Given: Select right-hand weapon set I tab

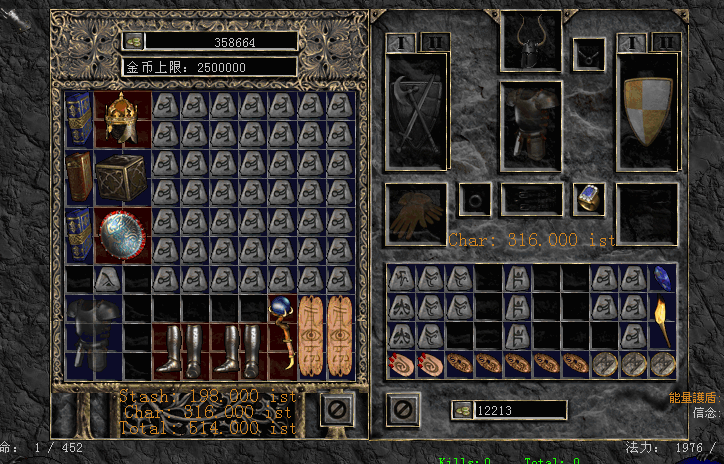Looking at the screenshot, I should click(632, 42).
